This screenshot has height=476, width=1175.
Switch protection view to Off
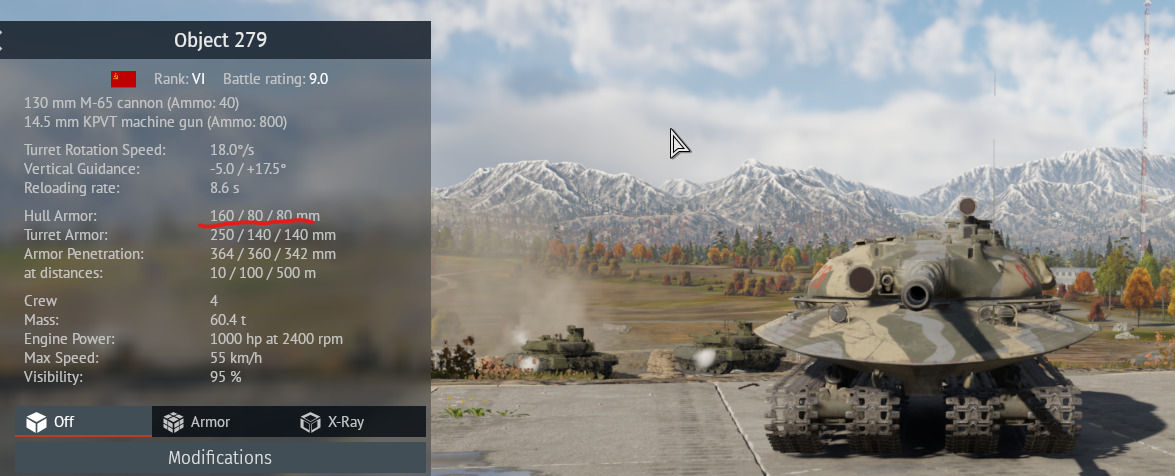(x=82, y=422)
